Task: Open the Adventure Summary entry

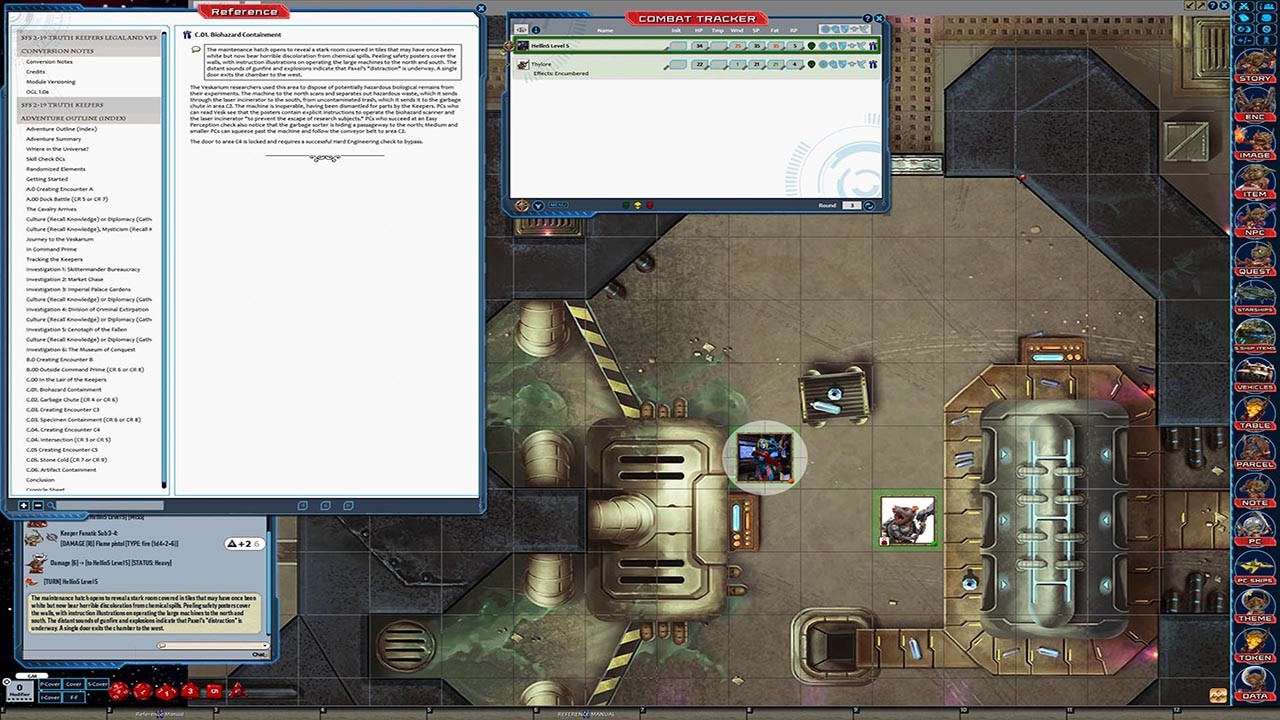Action: tap(55, 138)
